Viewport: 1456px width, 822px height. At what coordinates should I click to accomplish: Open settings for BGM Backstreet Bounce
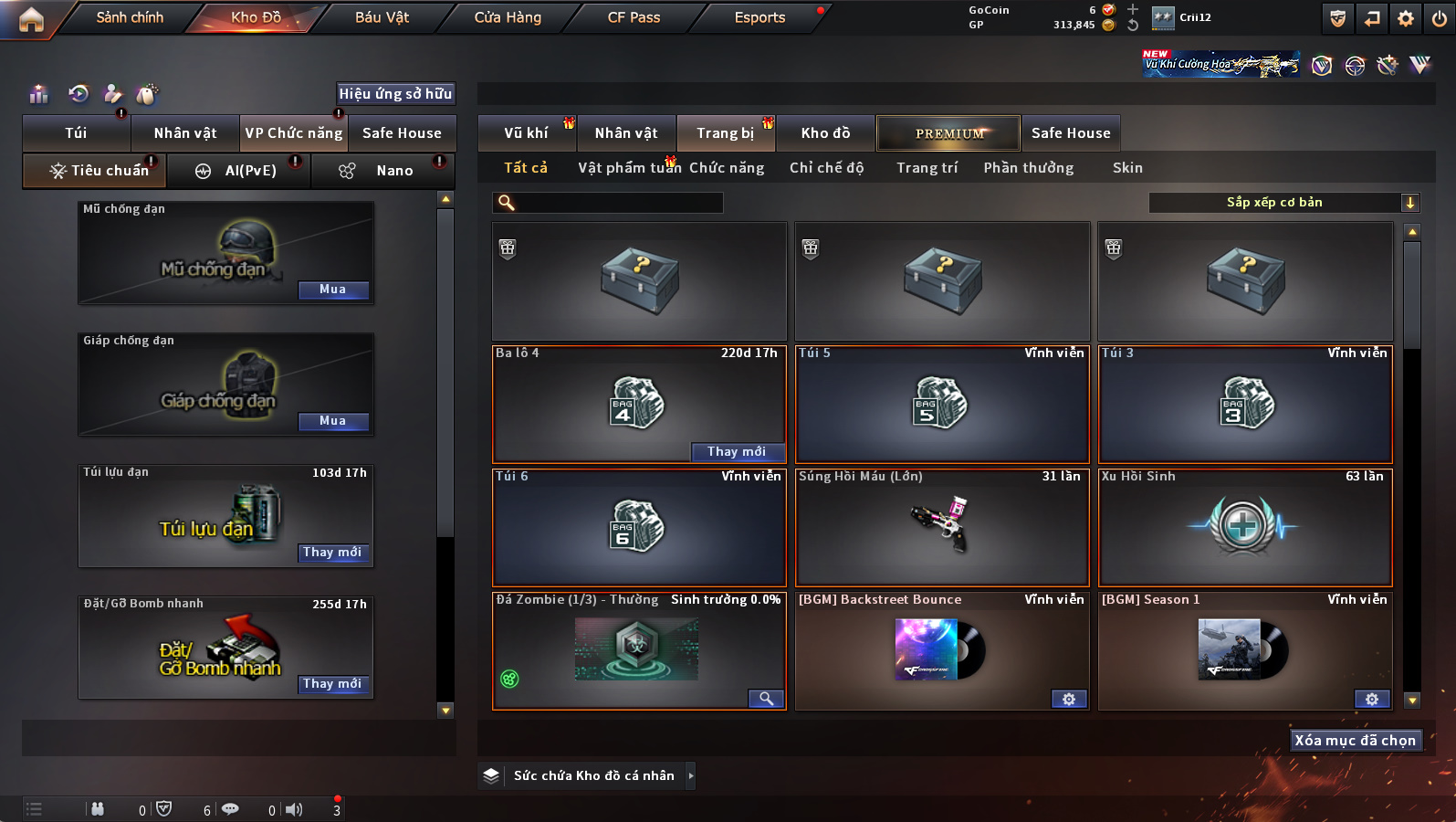point(1069,700)
